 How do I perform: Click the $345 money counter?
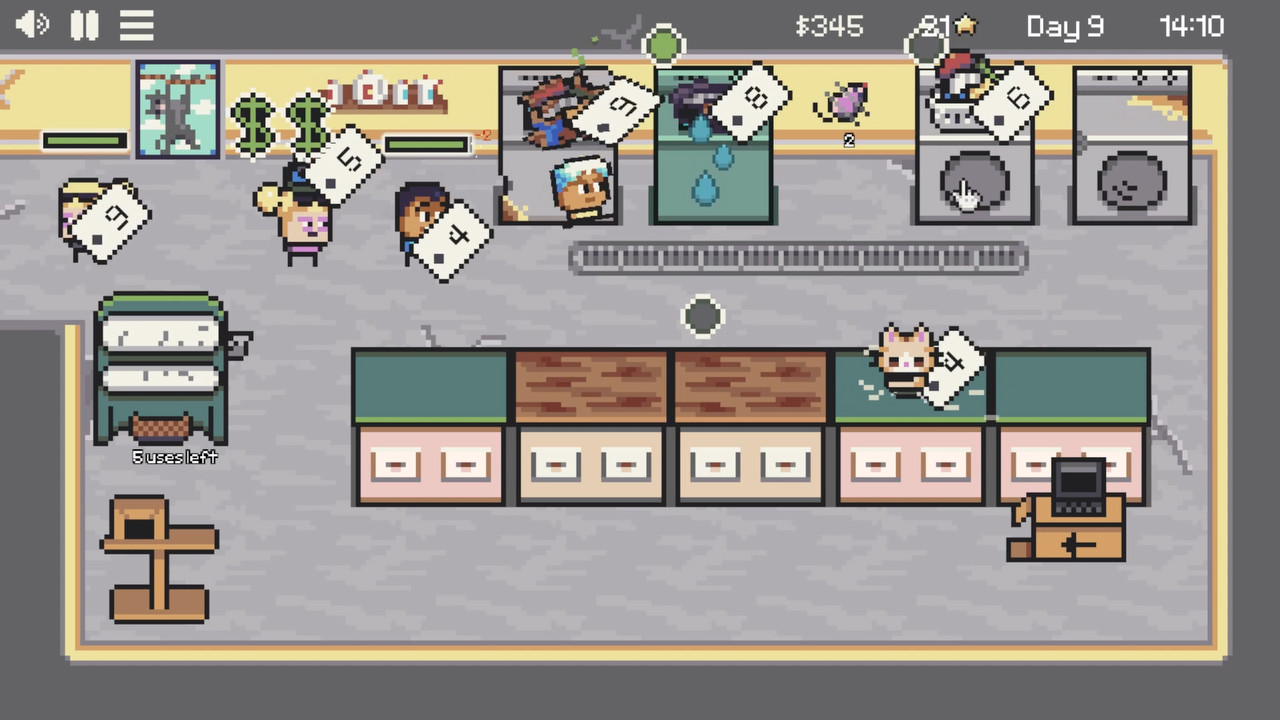pyautogui.click(x=830, y=26)
